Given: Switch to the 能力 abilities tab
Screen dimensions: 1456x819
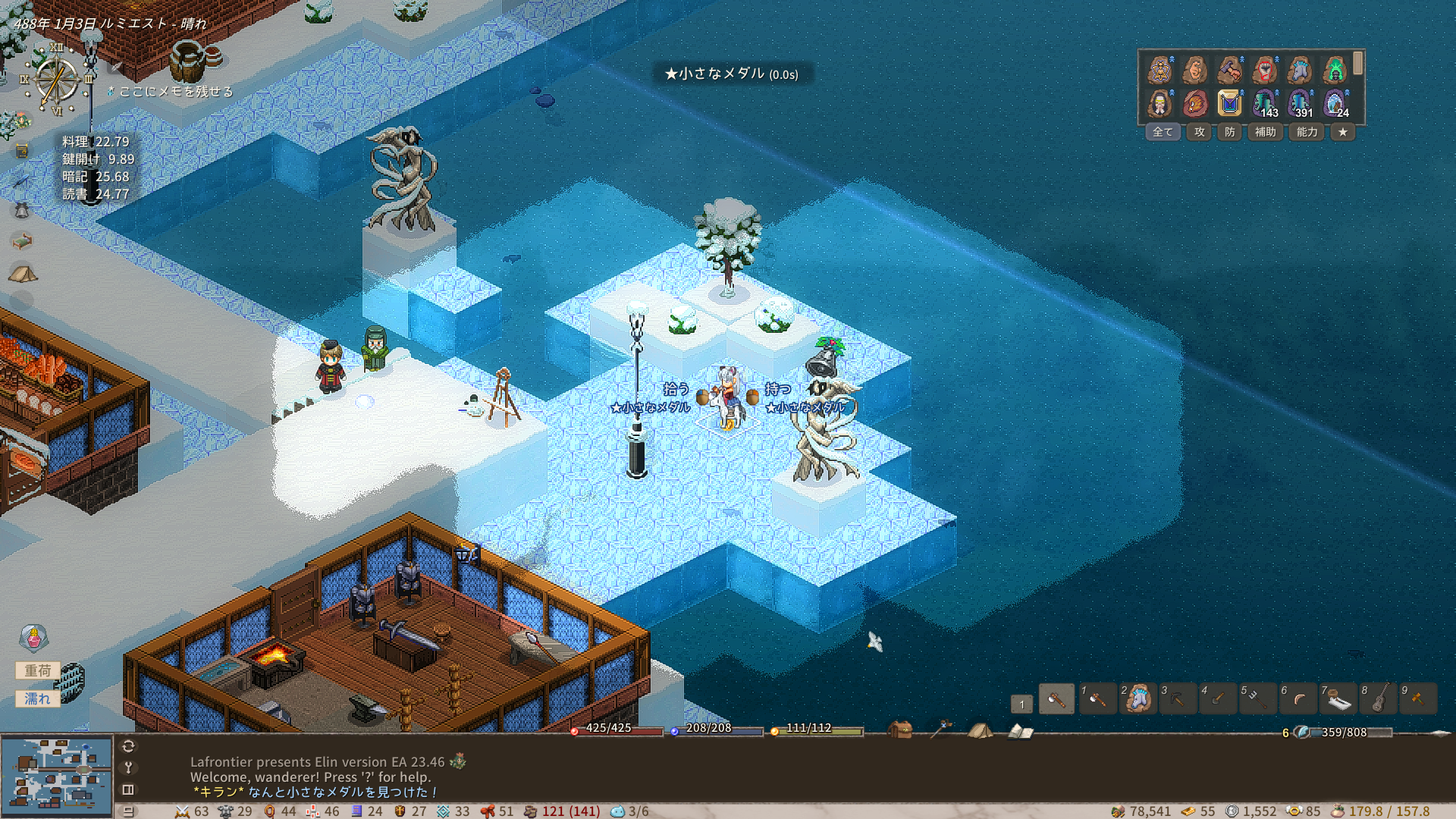Looking at the screenshot, I should click(1307, 132).
